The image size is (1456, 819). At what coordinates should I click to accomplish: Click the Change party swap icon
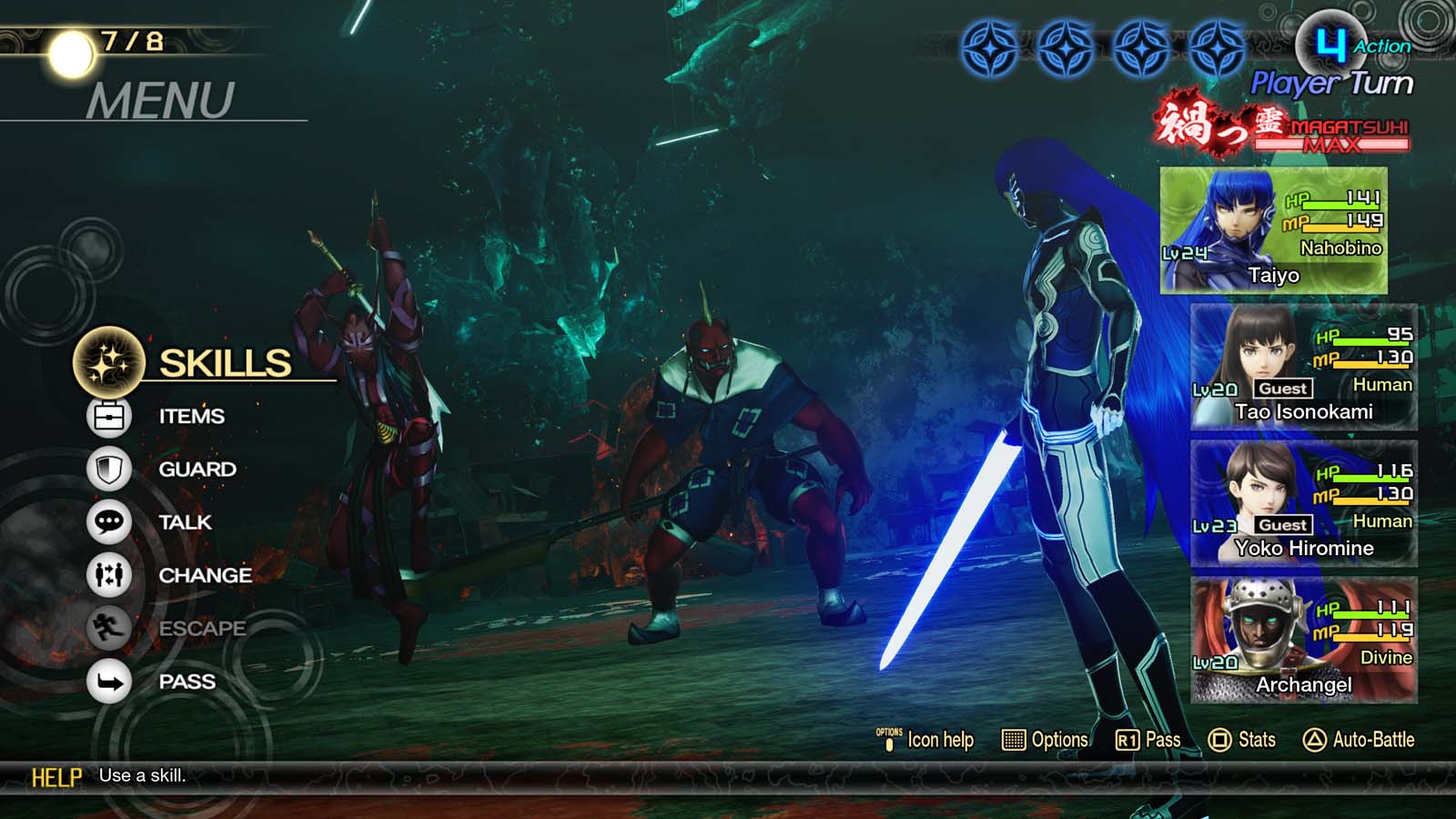pyautogui.click(x=108, y=575)
